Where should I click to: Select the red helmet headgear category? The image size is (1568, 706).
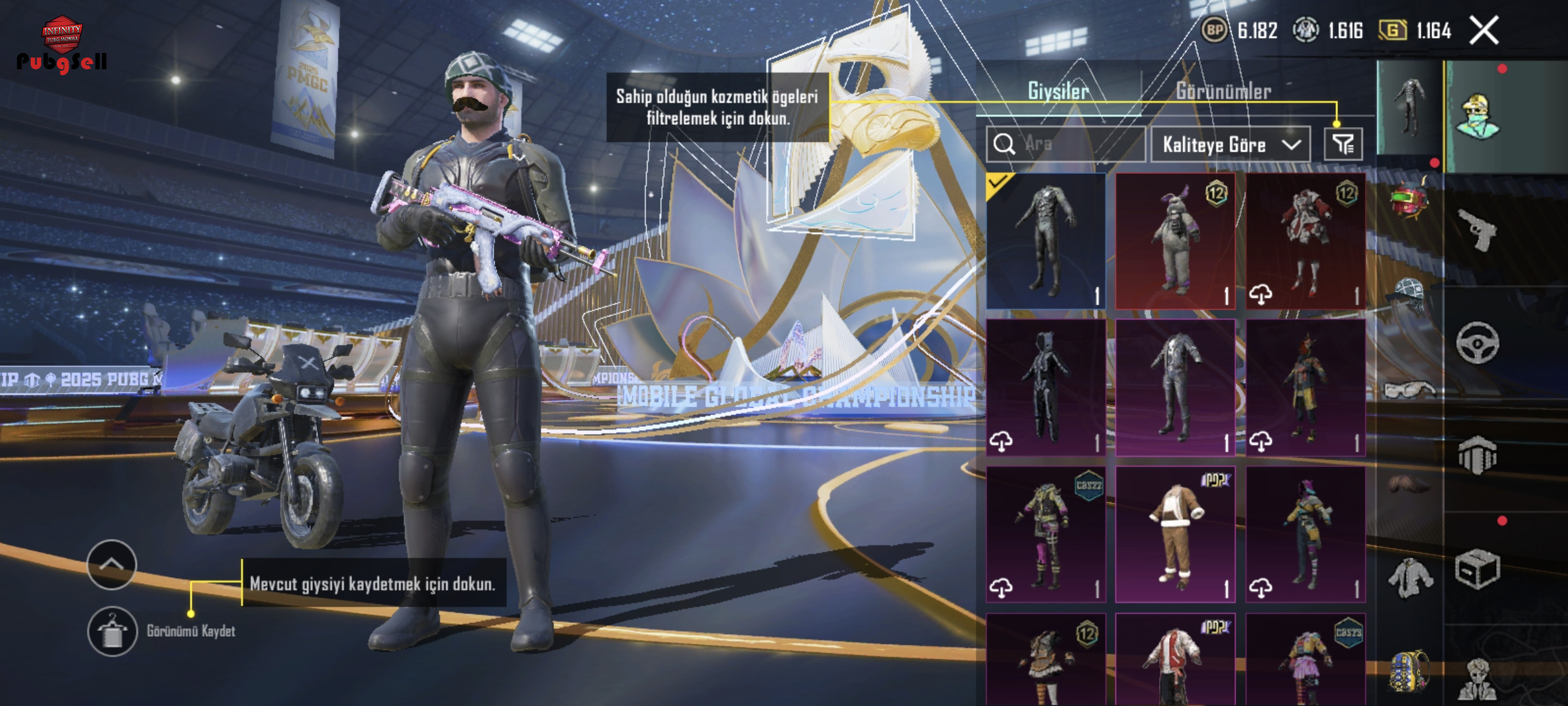1409,199
